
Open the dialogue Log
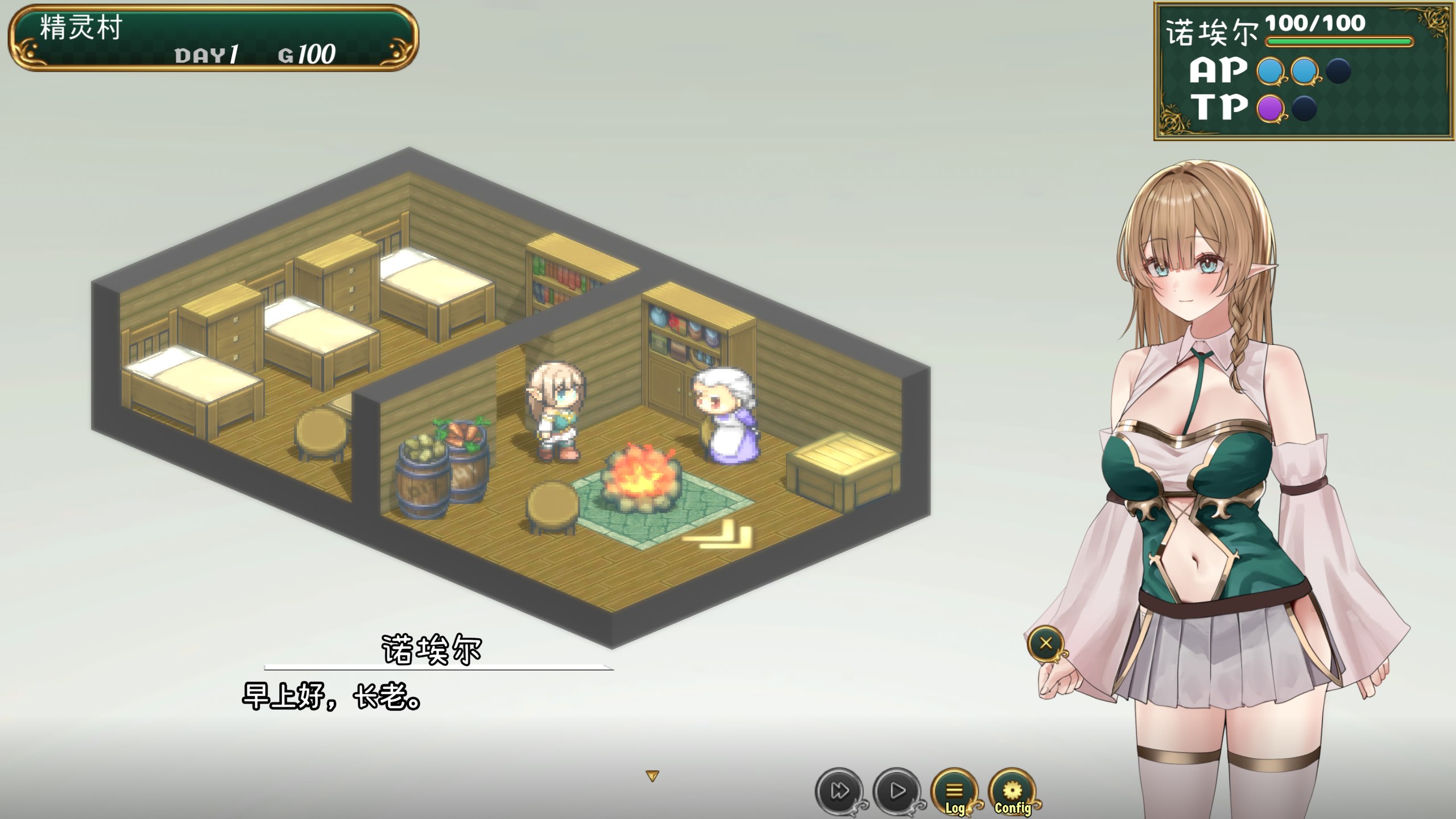[x=954, y=792]
